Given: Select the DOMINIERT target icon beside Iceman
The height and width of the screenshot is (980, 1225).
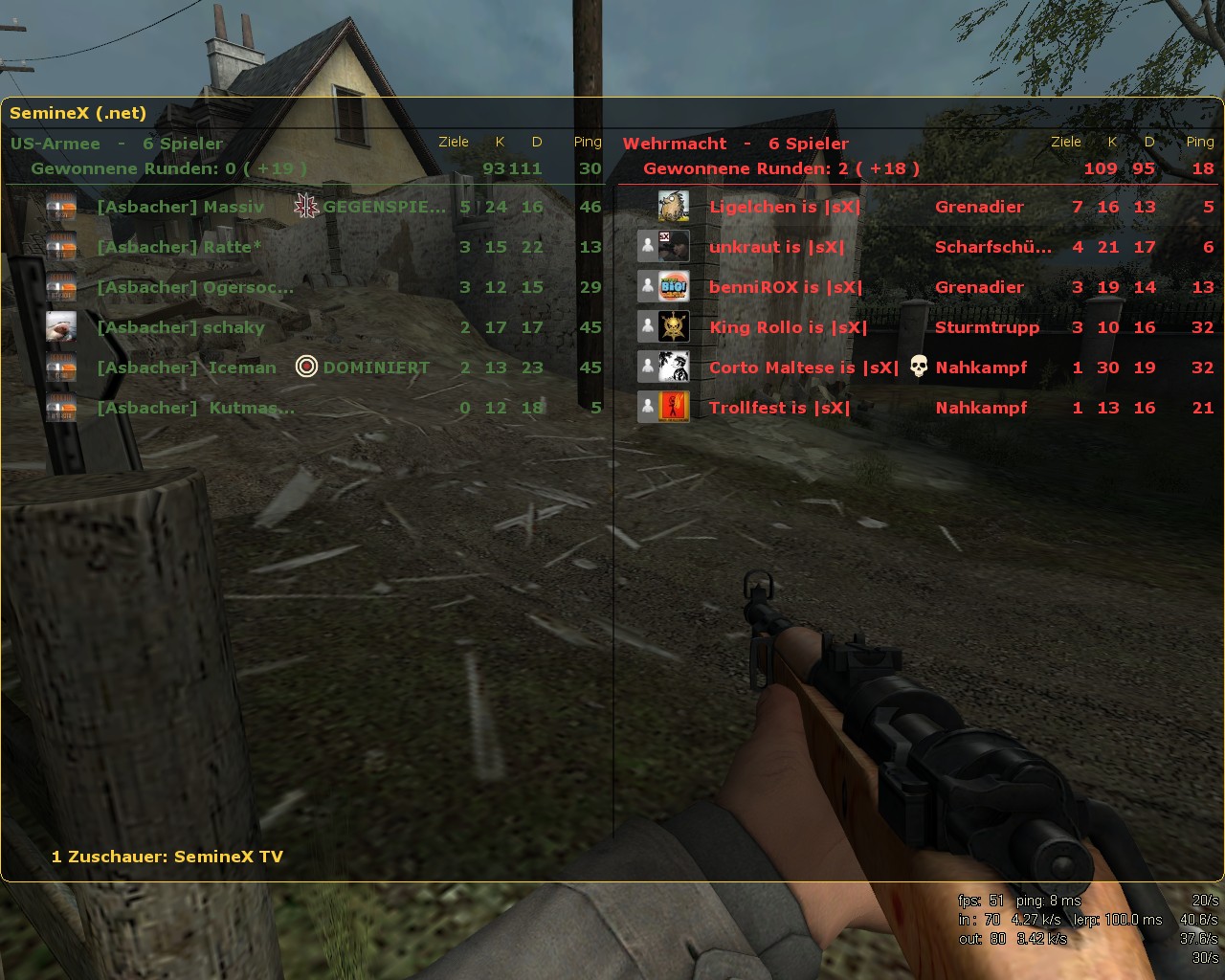Looking at the screenshot, I should [x=305, y=366].
